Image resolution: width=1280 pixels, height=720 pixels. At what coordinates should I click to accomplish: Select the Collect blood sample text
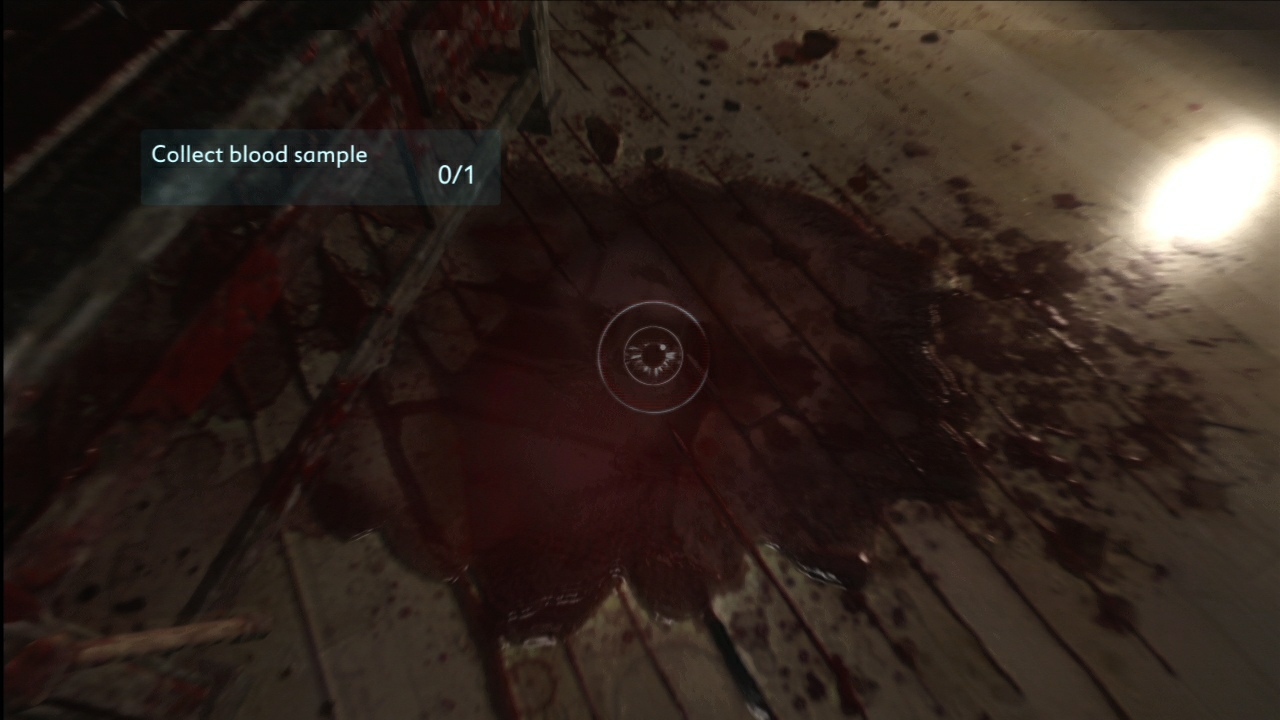click(x=258, y=155)
